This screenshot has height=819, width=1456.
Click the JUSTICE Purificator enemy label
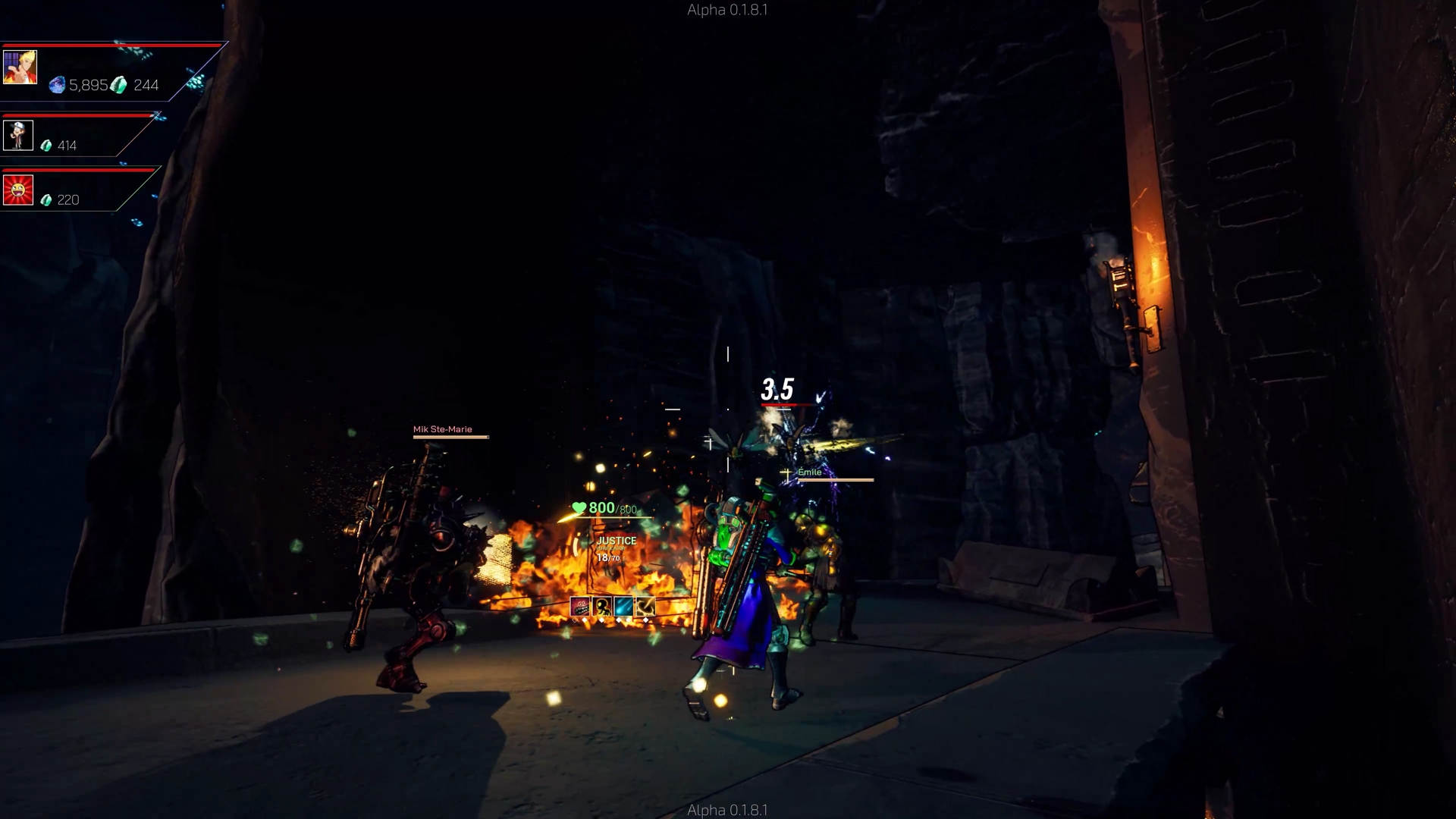pos(617,541)
